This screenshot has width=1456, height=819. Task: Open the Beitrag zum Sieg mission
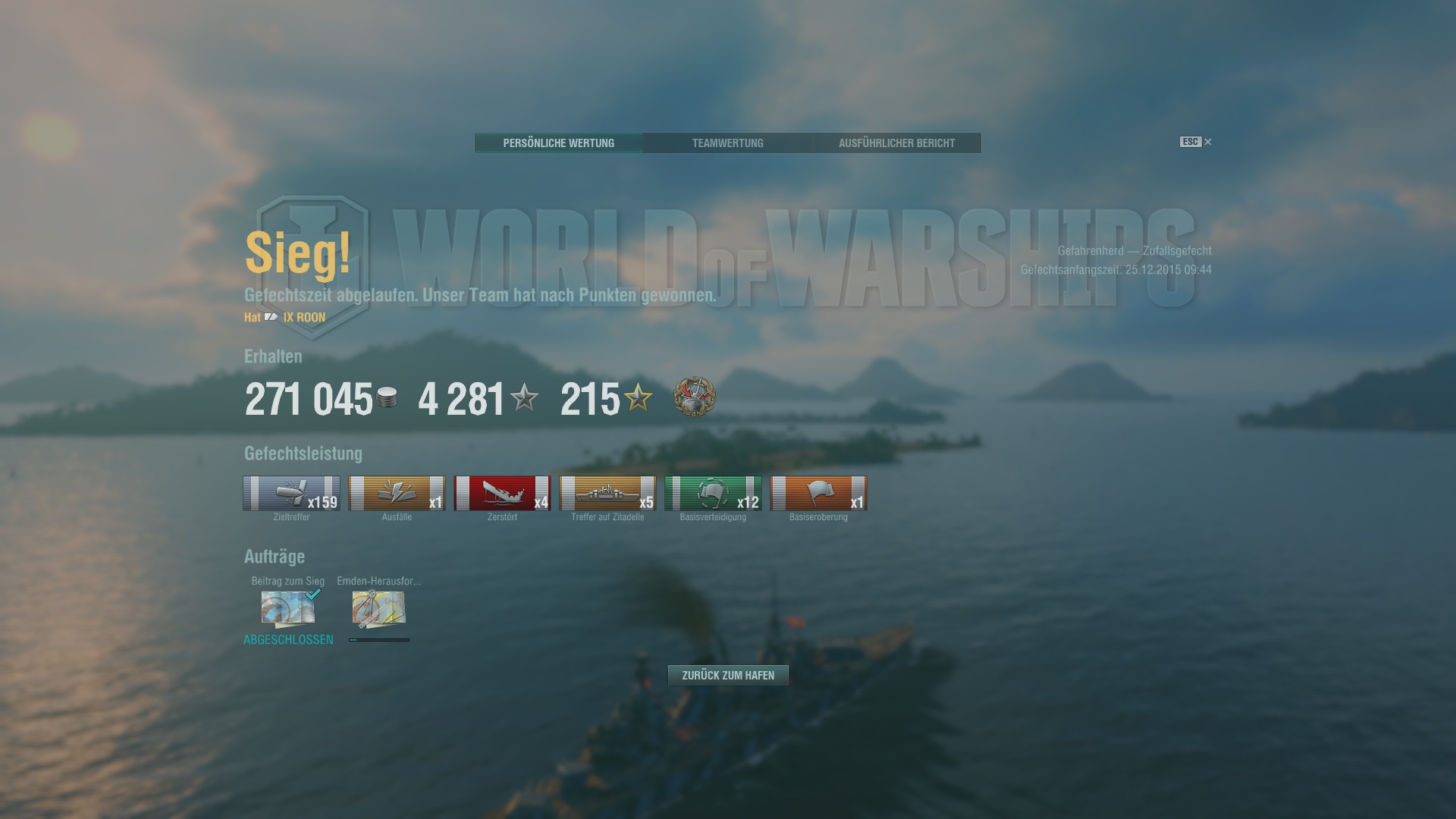(x=288, y=609)
